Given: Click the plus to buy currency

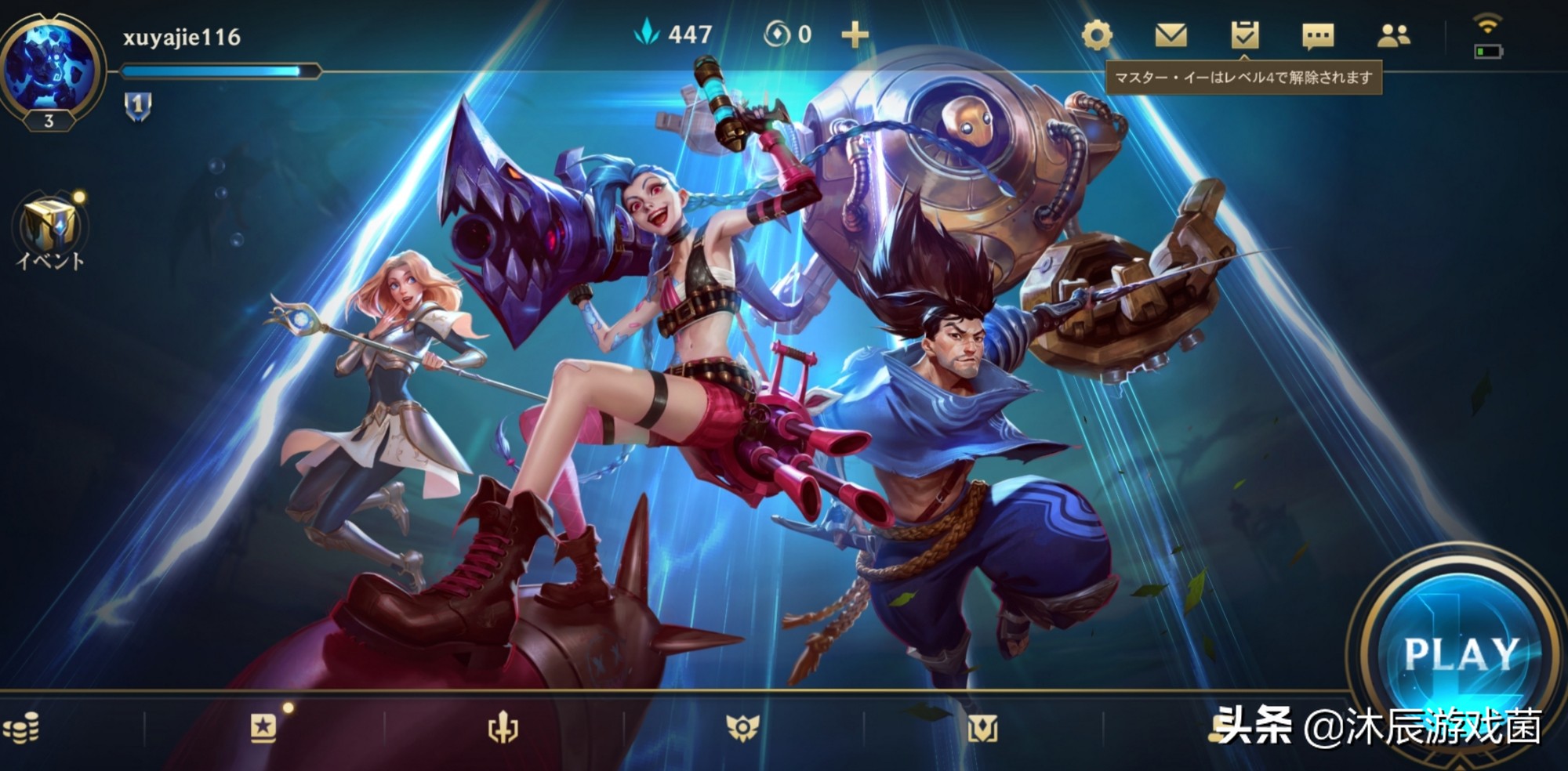Looking at the screenshot, I should tap(856, 35).
